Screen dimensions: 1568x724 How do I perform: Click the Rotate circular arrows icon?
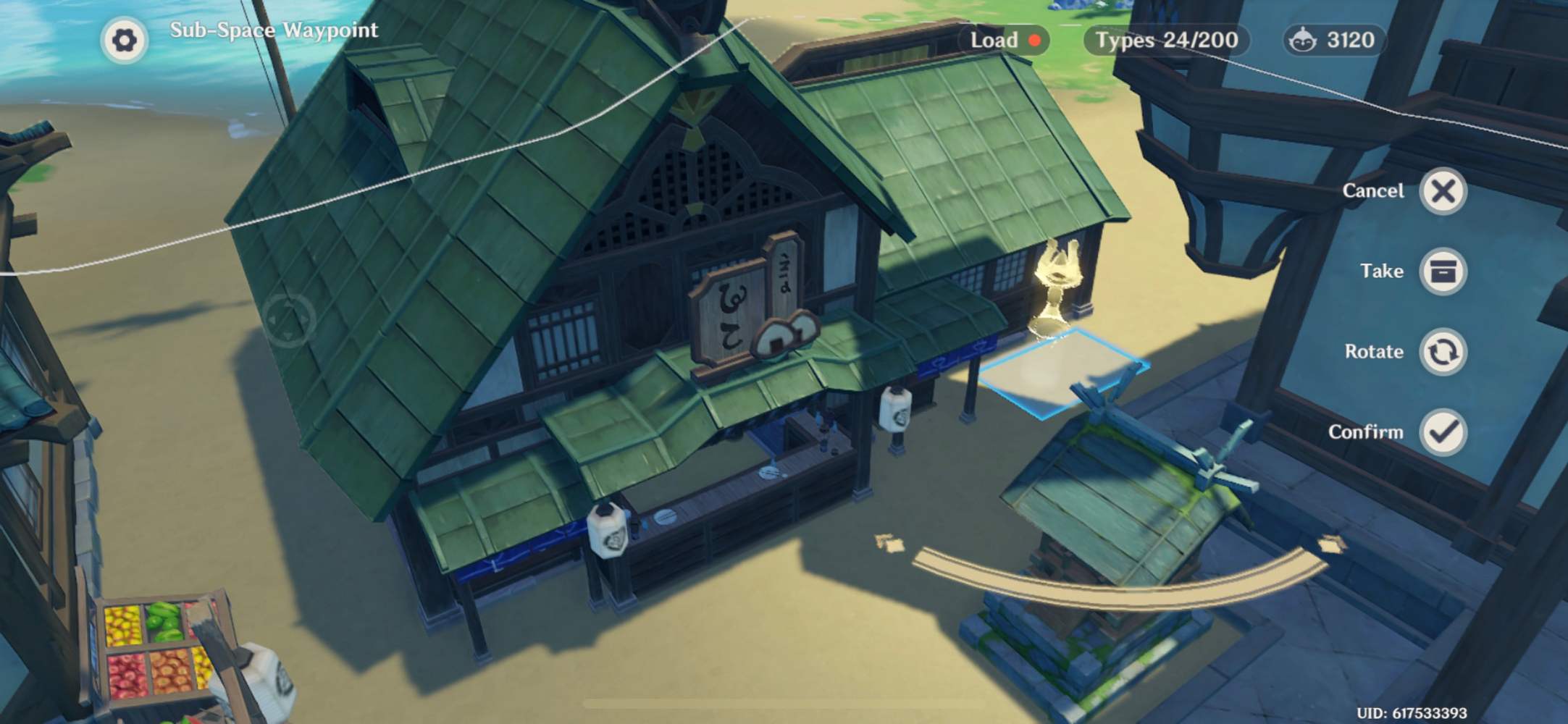[x=1443, y=353]
